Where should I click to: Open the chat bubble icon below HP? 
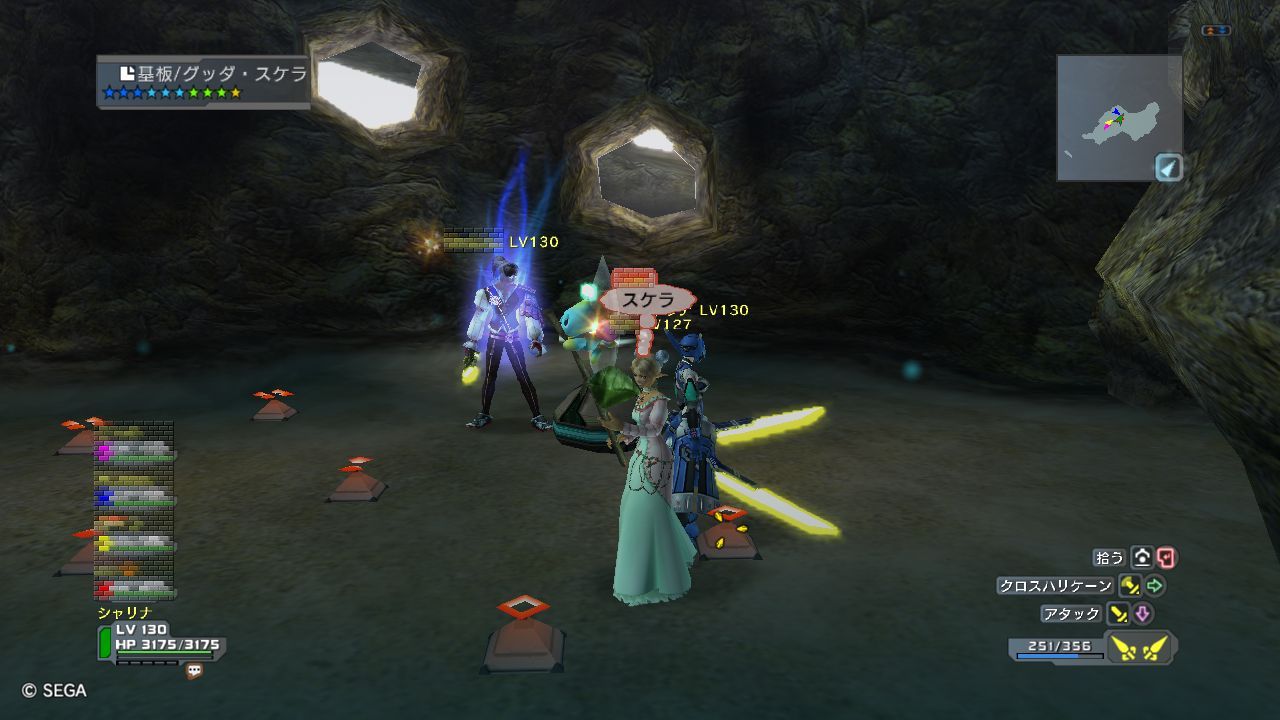(194, 672)
